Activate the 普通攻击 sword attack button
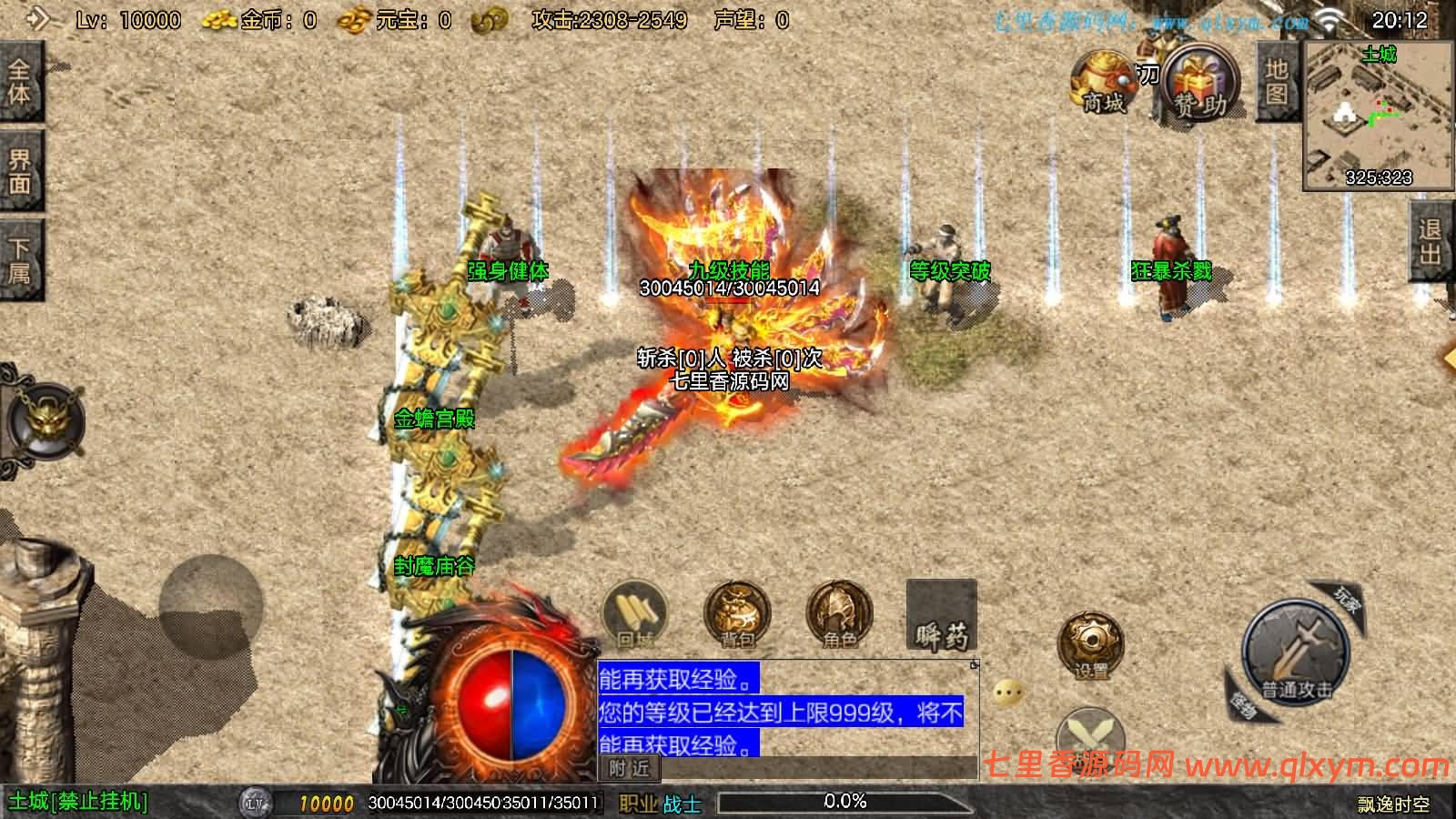Image resolution: width=1456 pixels, height=819 pixels. (x=1296, y=652)
